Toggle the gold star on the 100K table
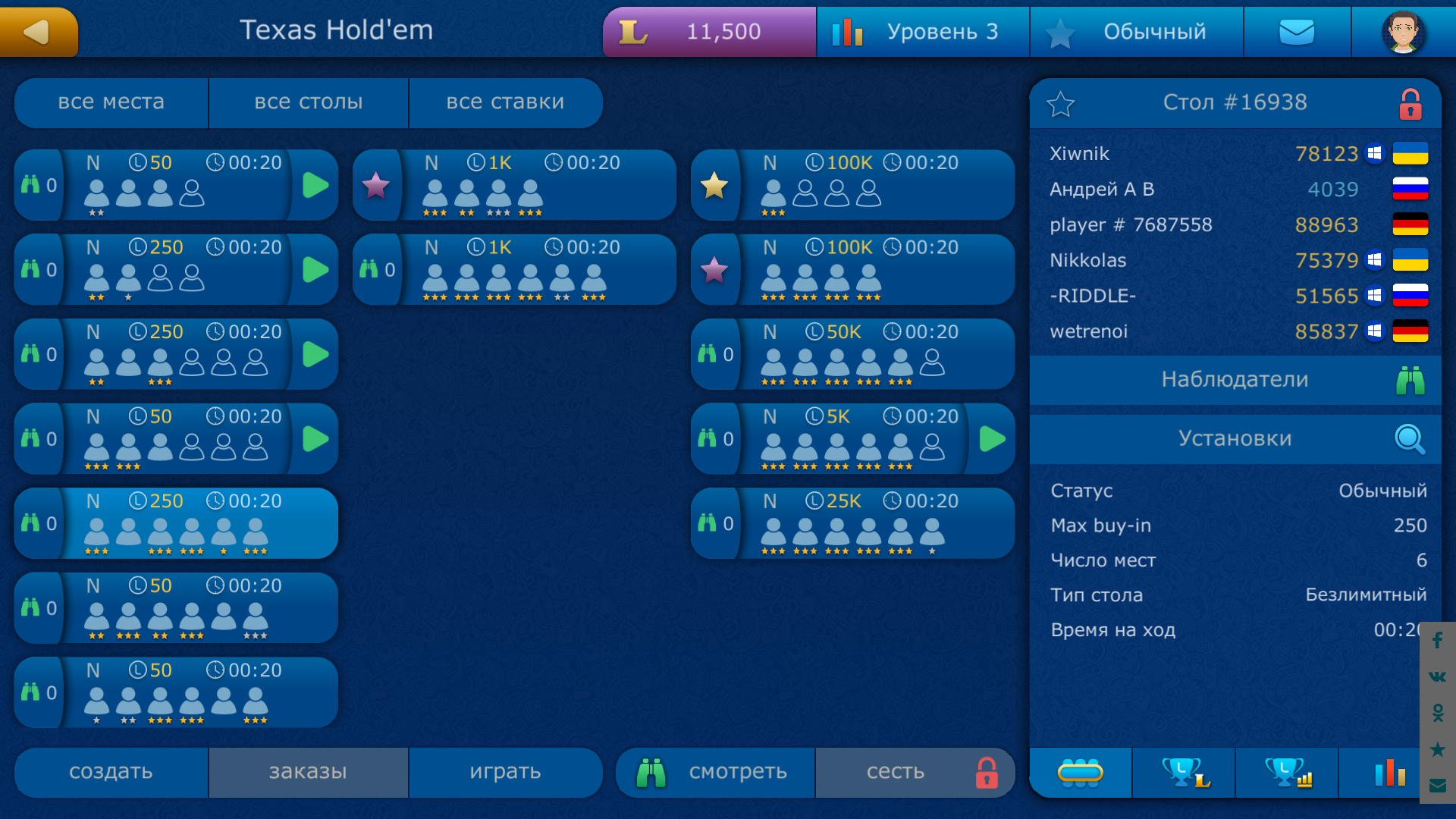The width and height of the screenshot is (1456, 819). tap(715, 184)
